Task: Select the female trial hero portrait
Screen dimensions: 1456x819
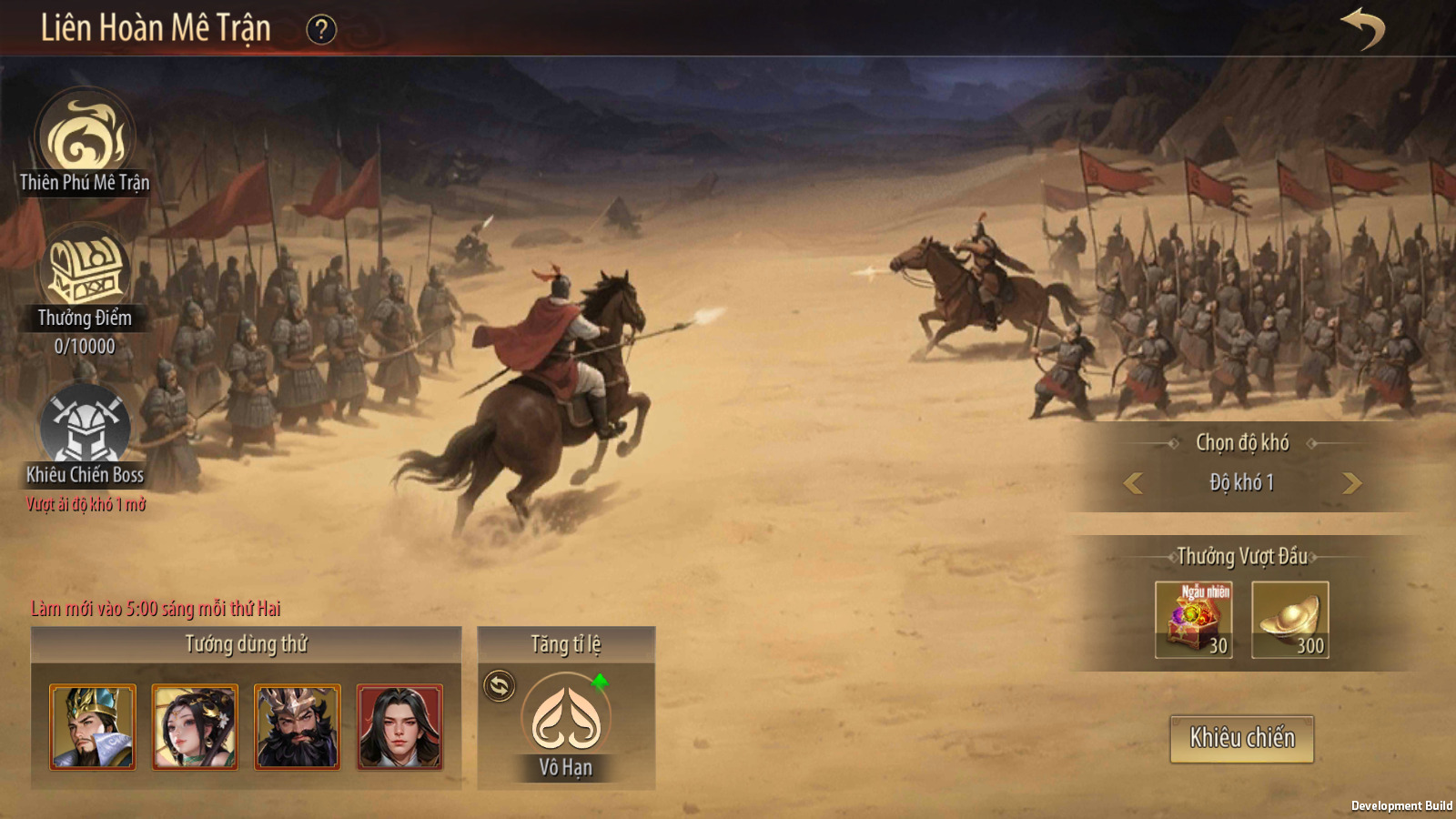Action: point(195,727)
